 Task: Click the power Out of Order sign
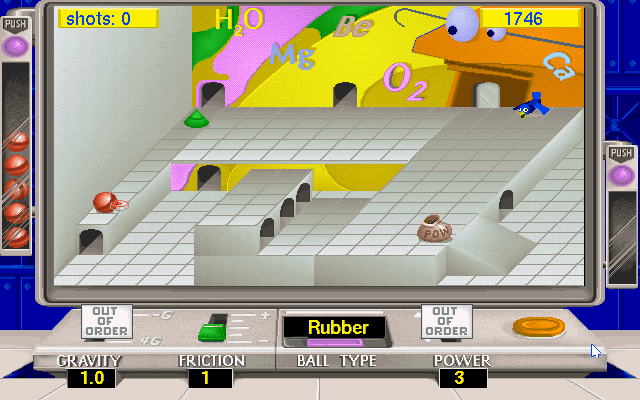(x=446, y=322)
